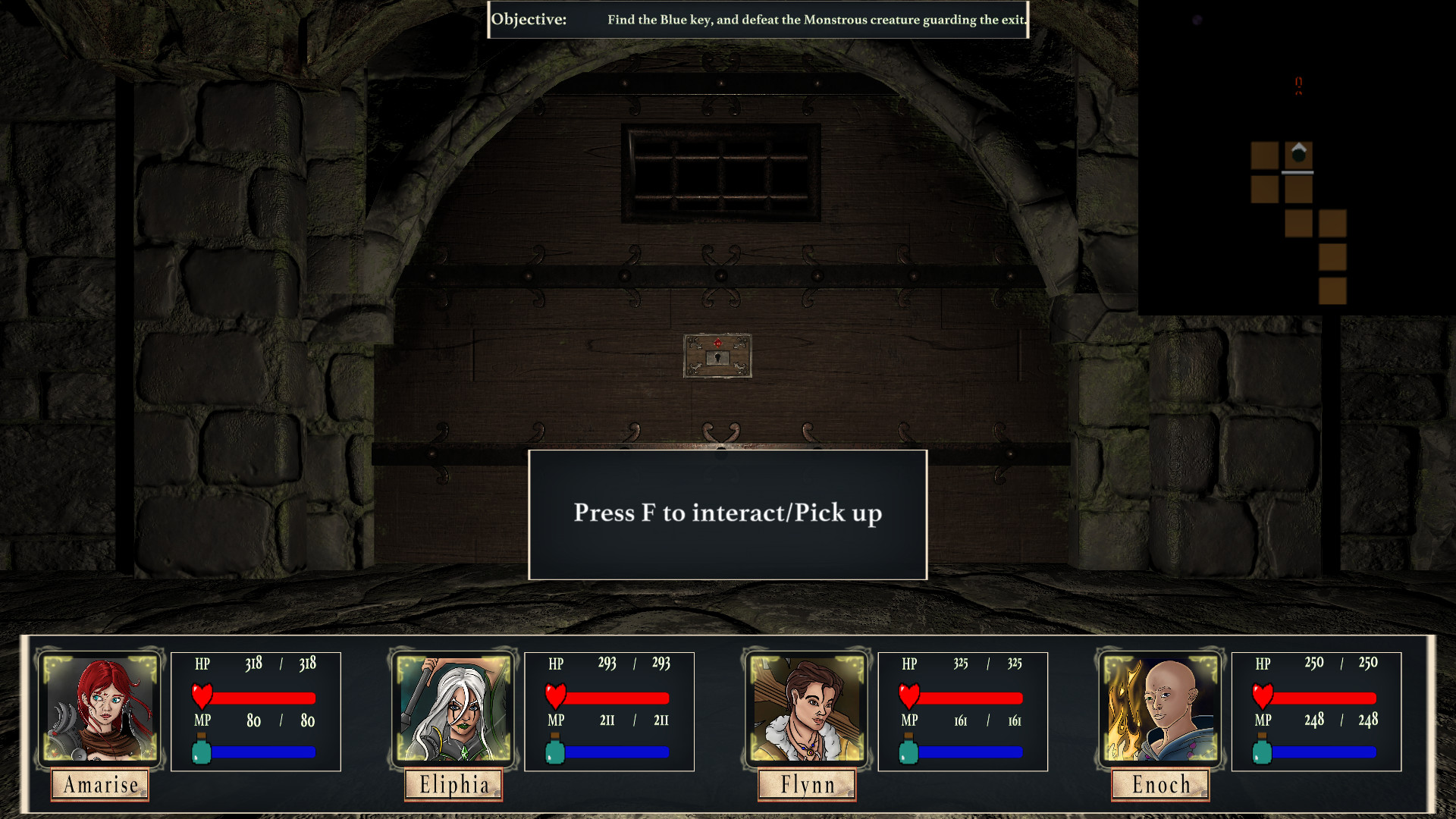Click Eliphia's mana potion icon

click(556, 751)
